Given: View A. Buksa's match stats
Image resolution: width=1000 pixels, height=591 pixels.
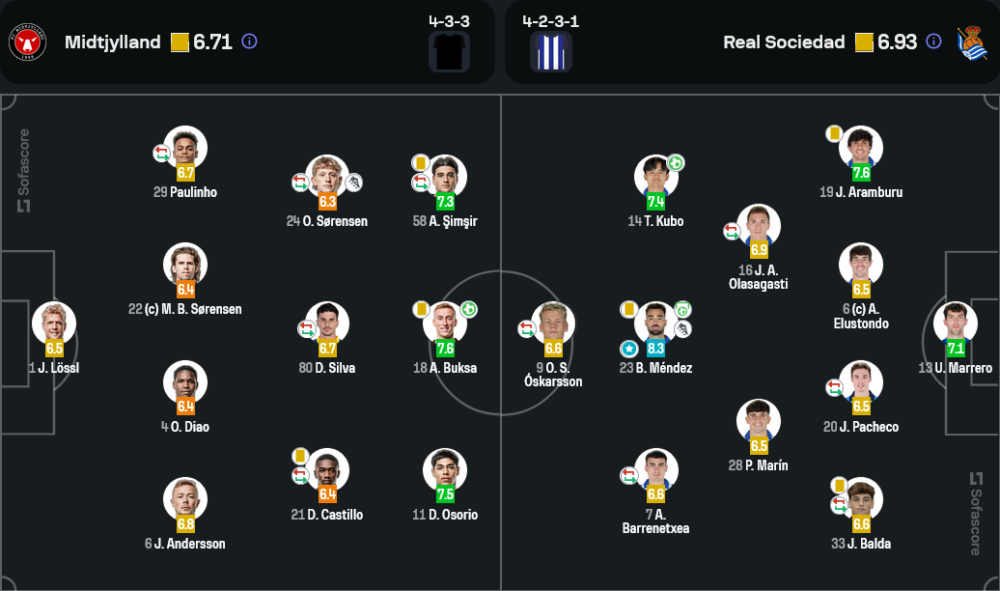Looking at the screenshot, I should (445, 324).
